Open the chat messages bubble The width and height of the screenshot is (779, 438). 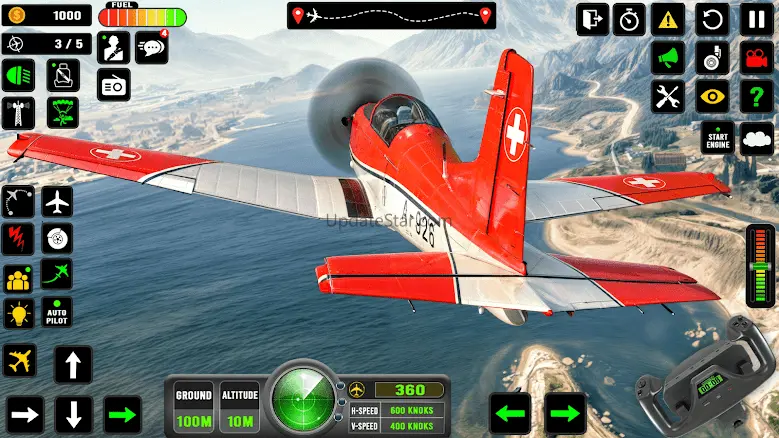click(x=151, y=47)
